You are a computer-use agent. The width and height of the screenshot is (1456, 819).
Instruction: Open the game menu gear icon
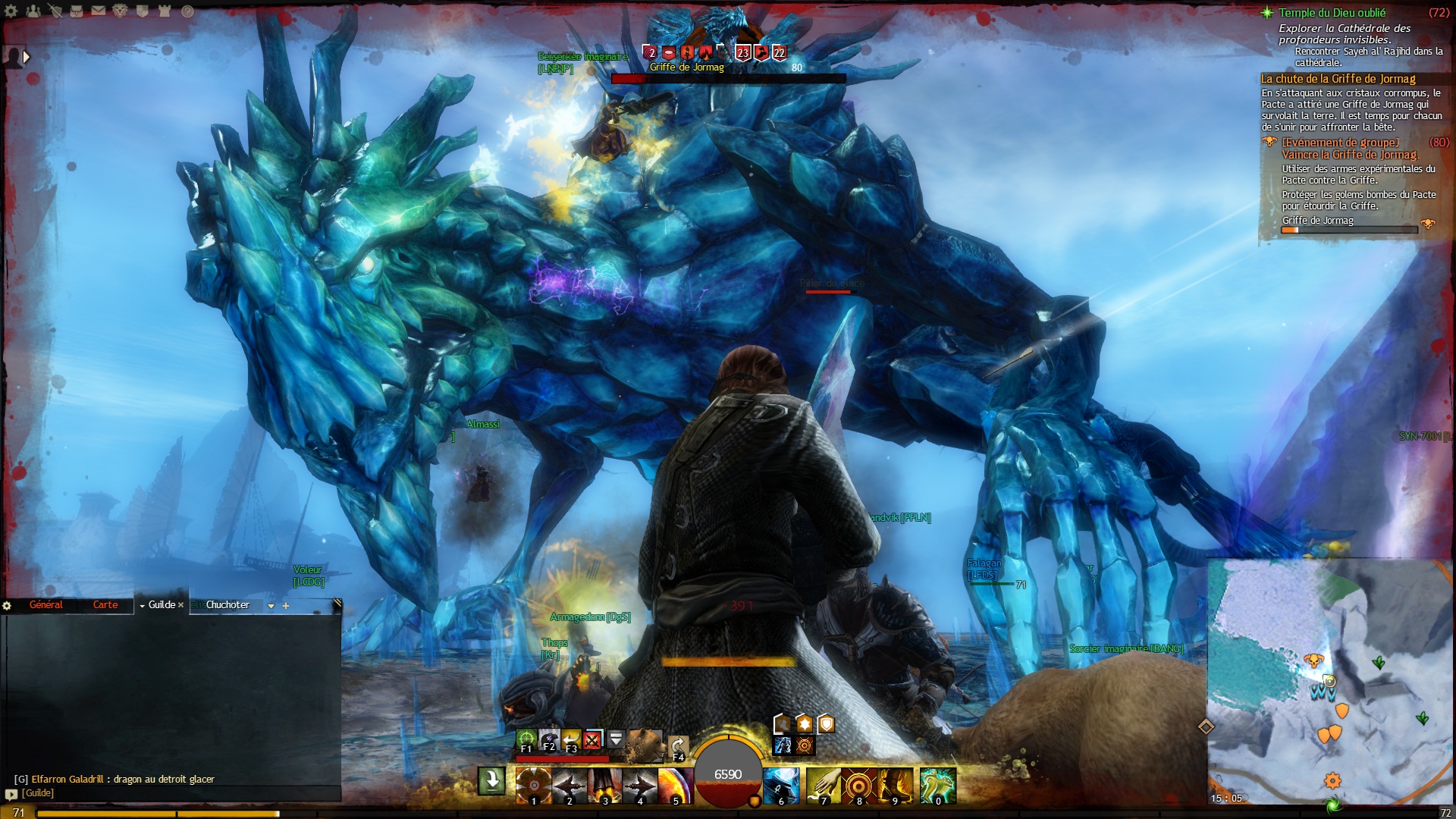click(11, 11)
